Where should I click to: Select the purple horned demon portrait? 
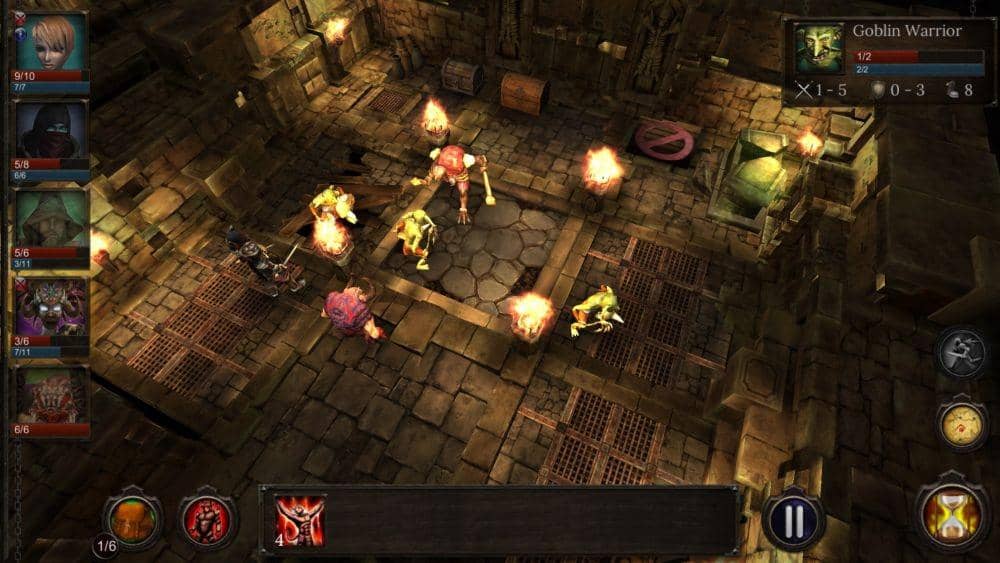[52, 307]
